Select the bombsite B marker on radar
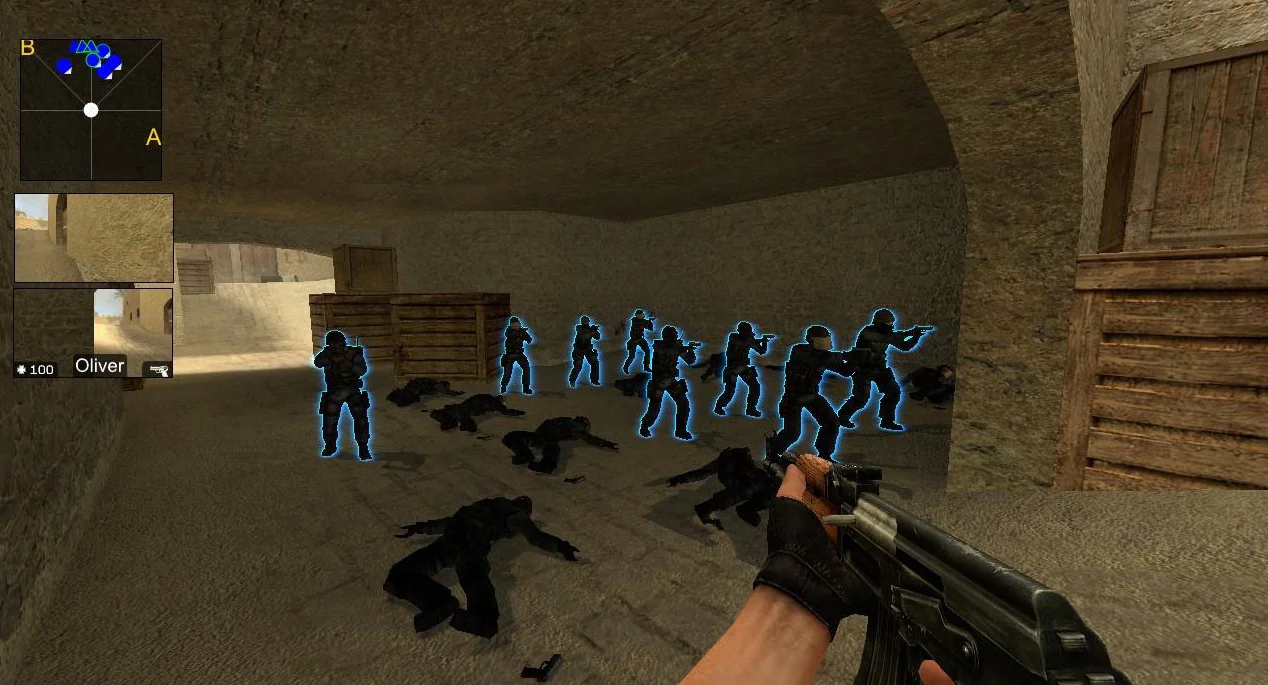The width and height of the screenshot is (1268, 685). click(28, 48)
